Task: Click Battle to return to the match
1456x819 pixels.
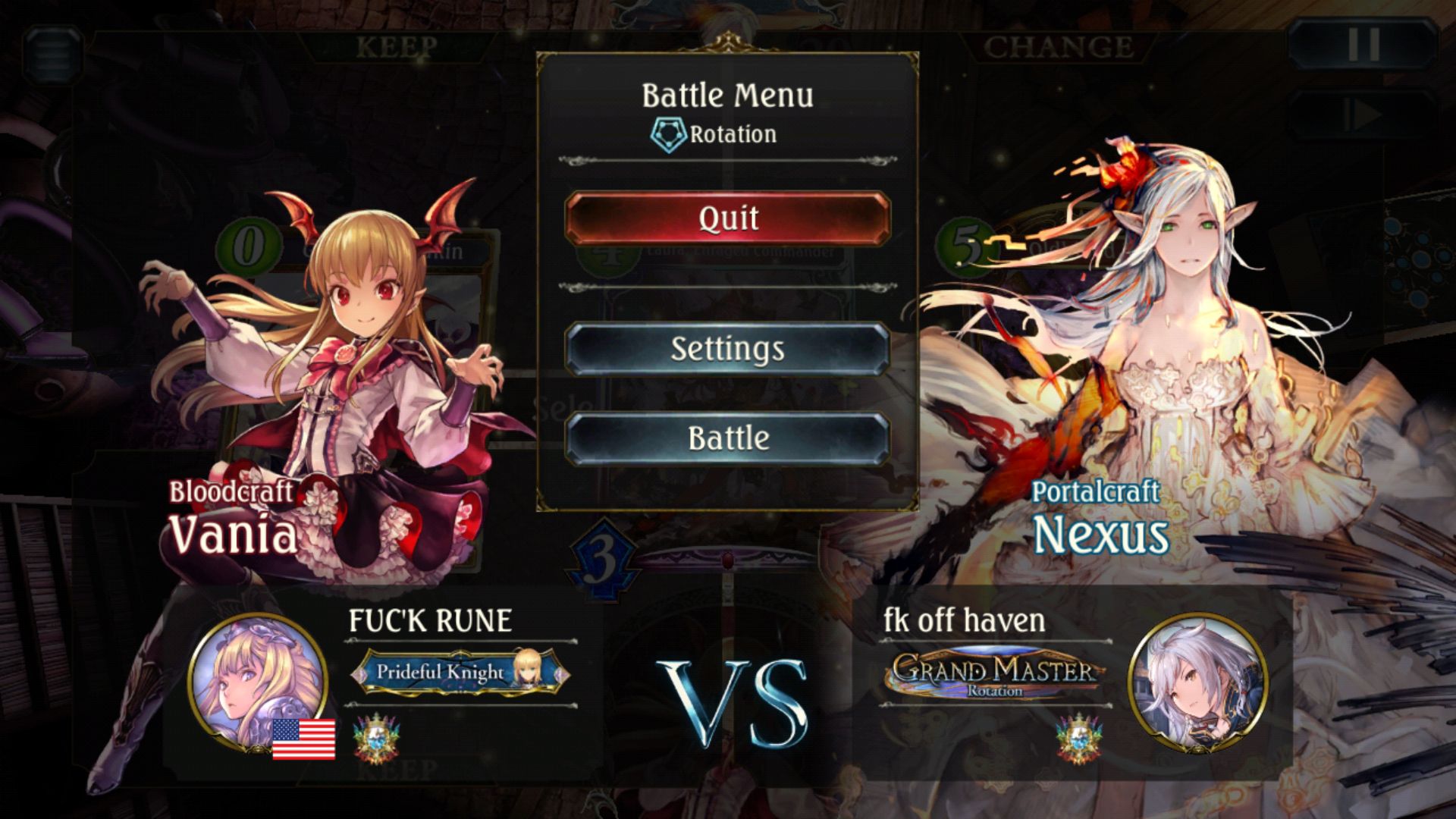Action: (726, 438)
